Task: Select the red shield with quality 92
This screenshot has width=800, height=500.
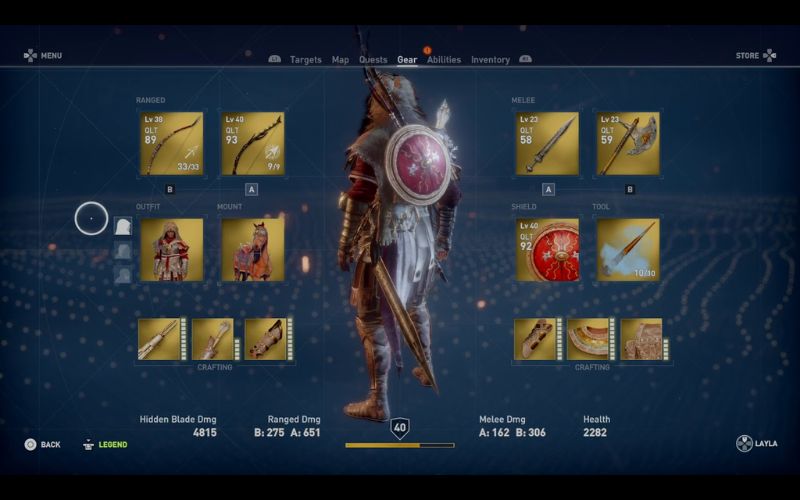Action: 547,249
